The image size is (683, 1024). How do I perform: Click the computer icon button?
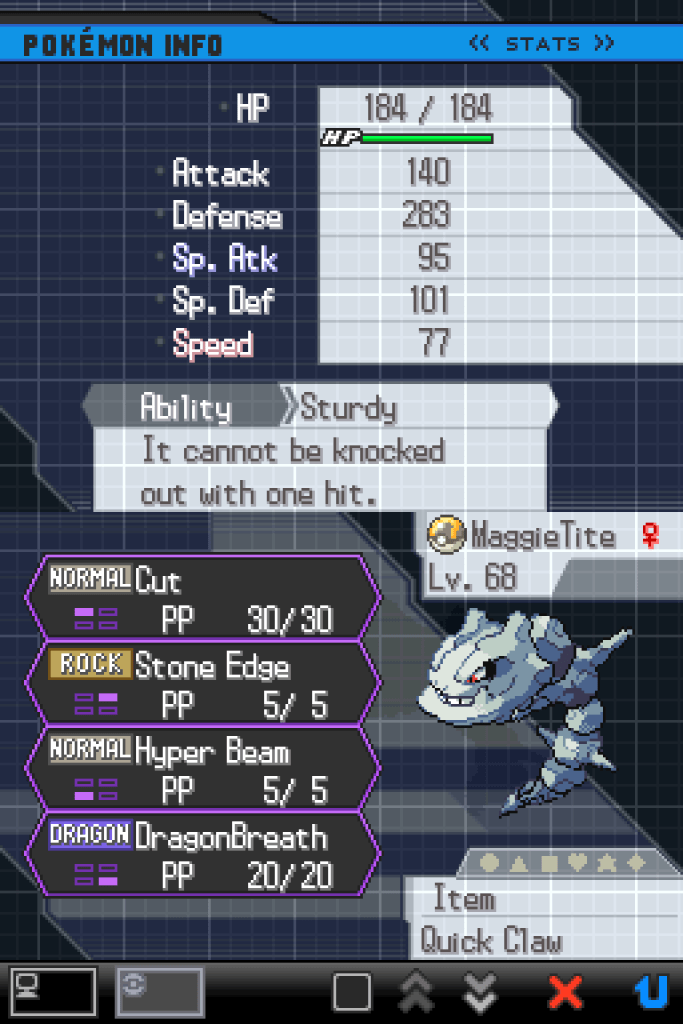click(x=52, y=991)
